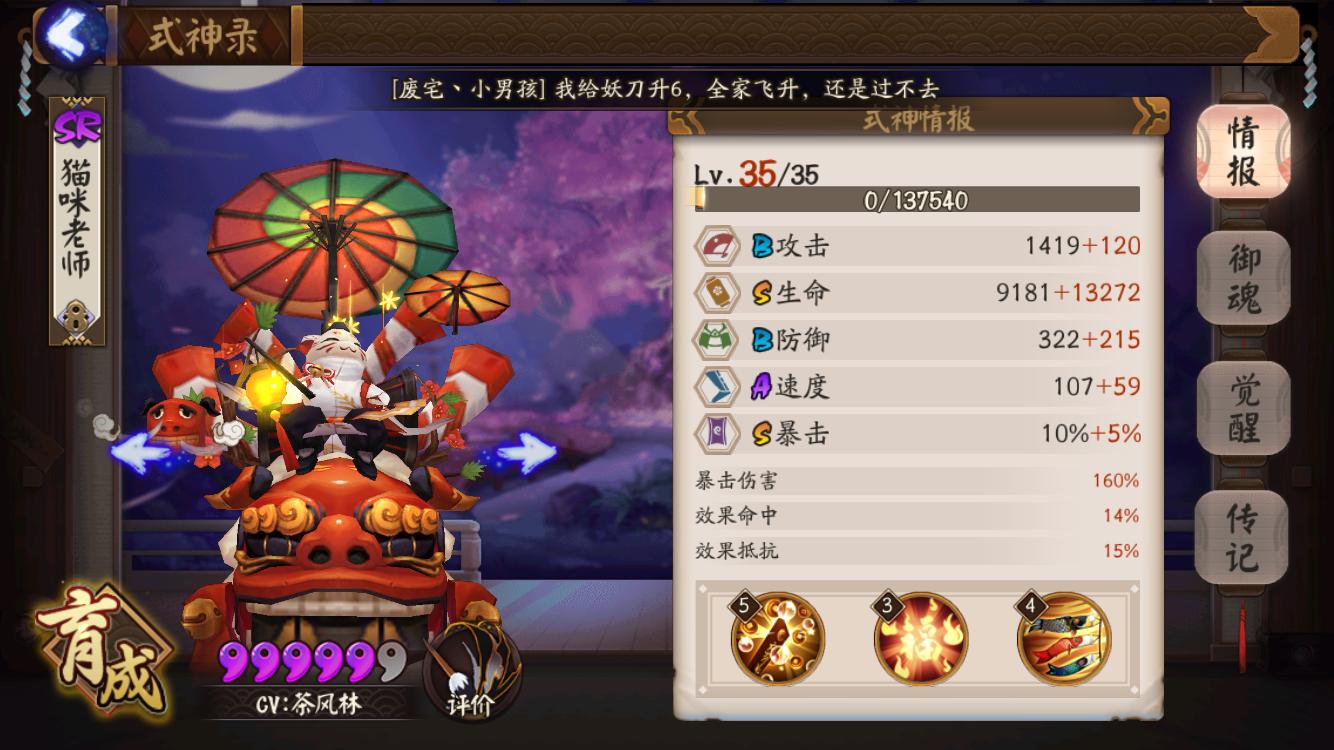The height and width of the screenshot is (750, 1334).
Task: Click the 速度 speed stat icon
Action: [718, 386]
